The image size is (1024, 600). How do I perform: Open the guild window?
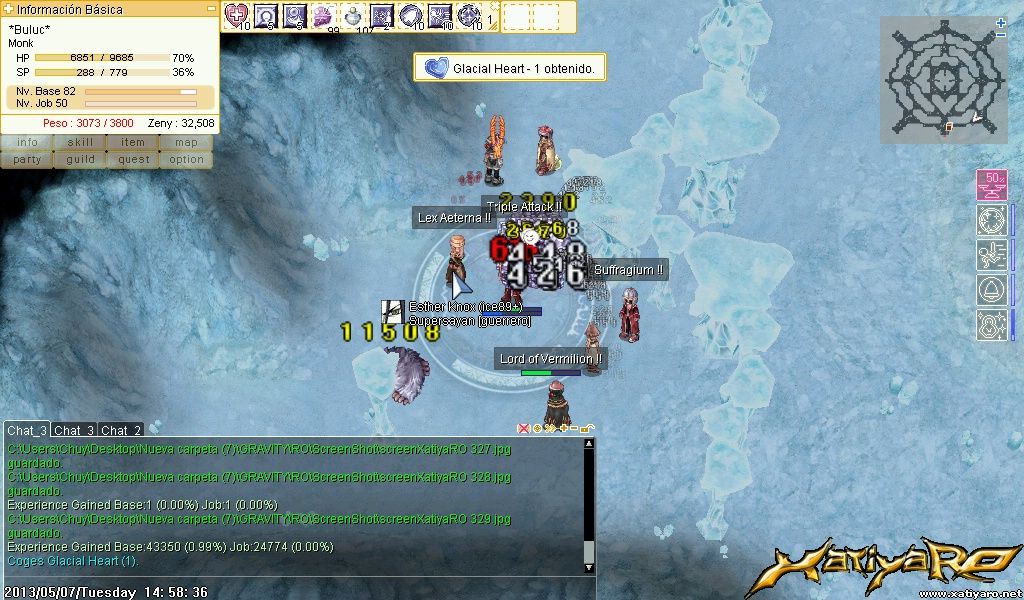point(80,159)
